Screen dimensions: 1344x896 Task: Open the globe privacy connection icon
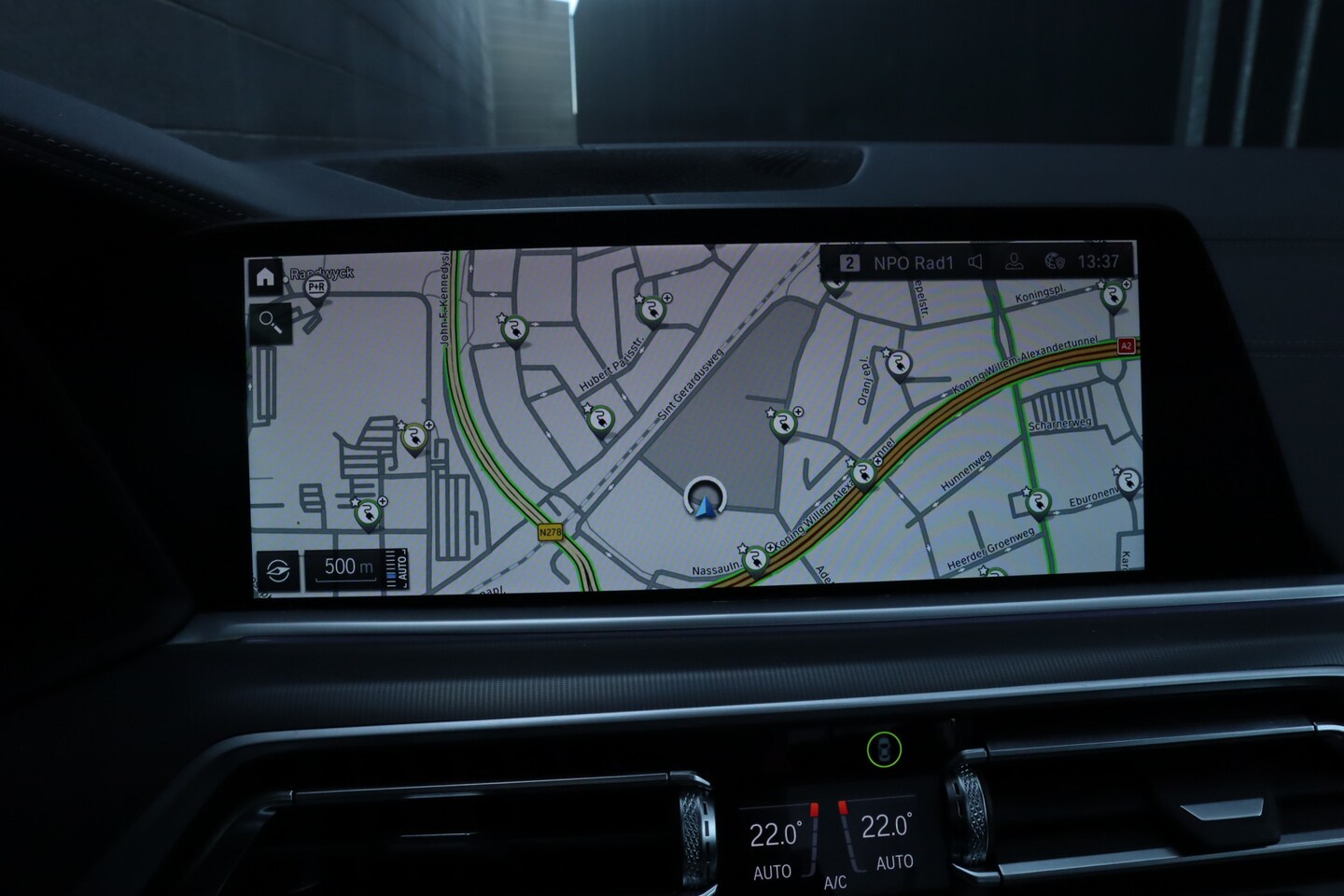[1056, 261]
